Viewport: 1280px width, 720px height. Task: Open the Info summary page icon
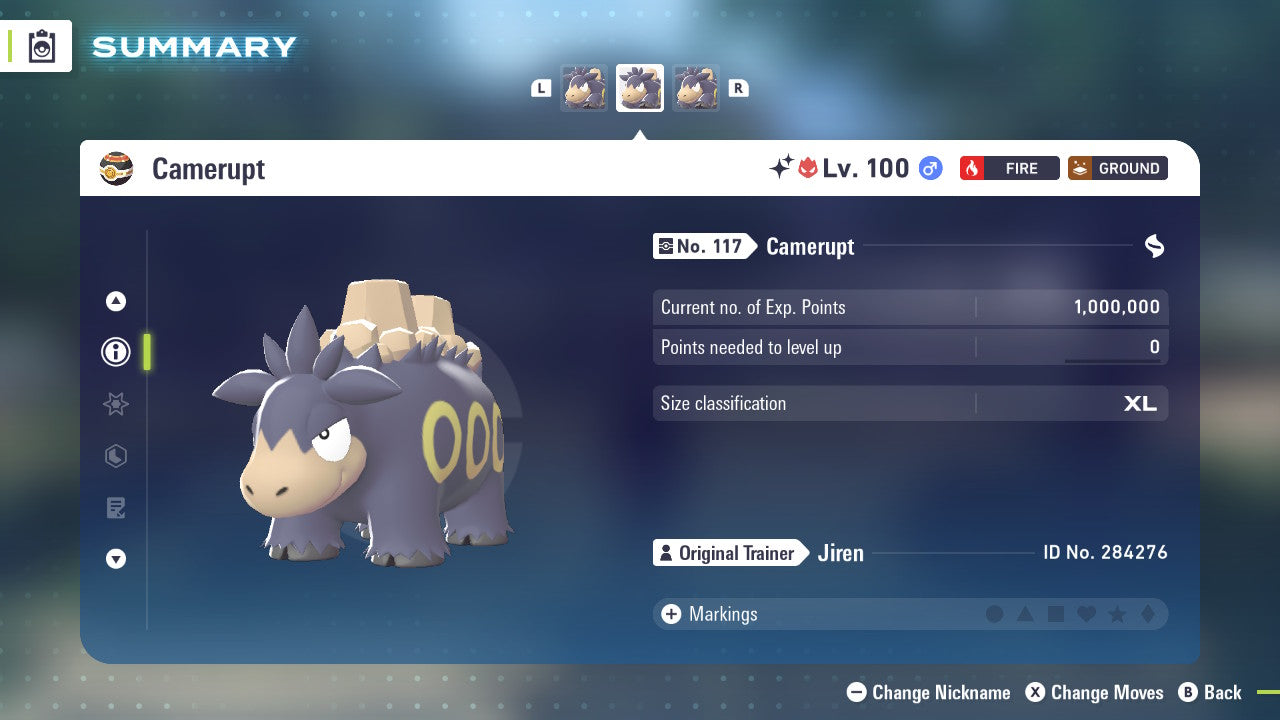pos(115,352)
